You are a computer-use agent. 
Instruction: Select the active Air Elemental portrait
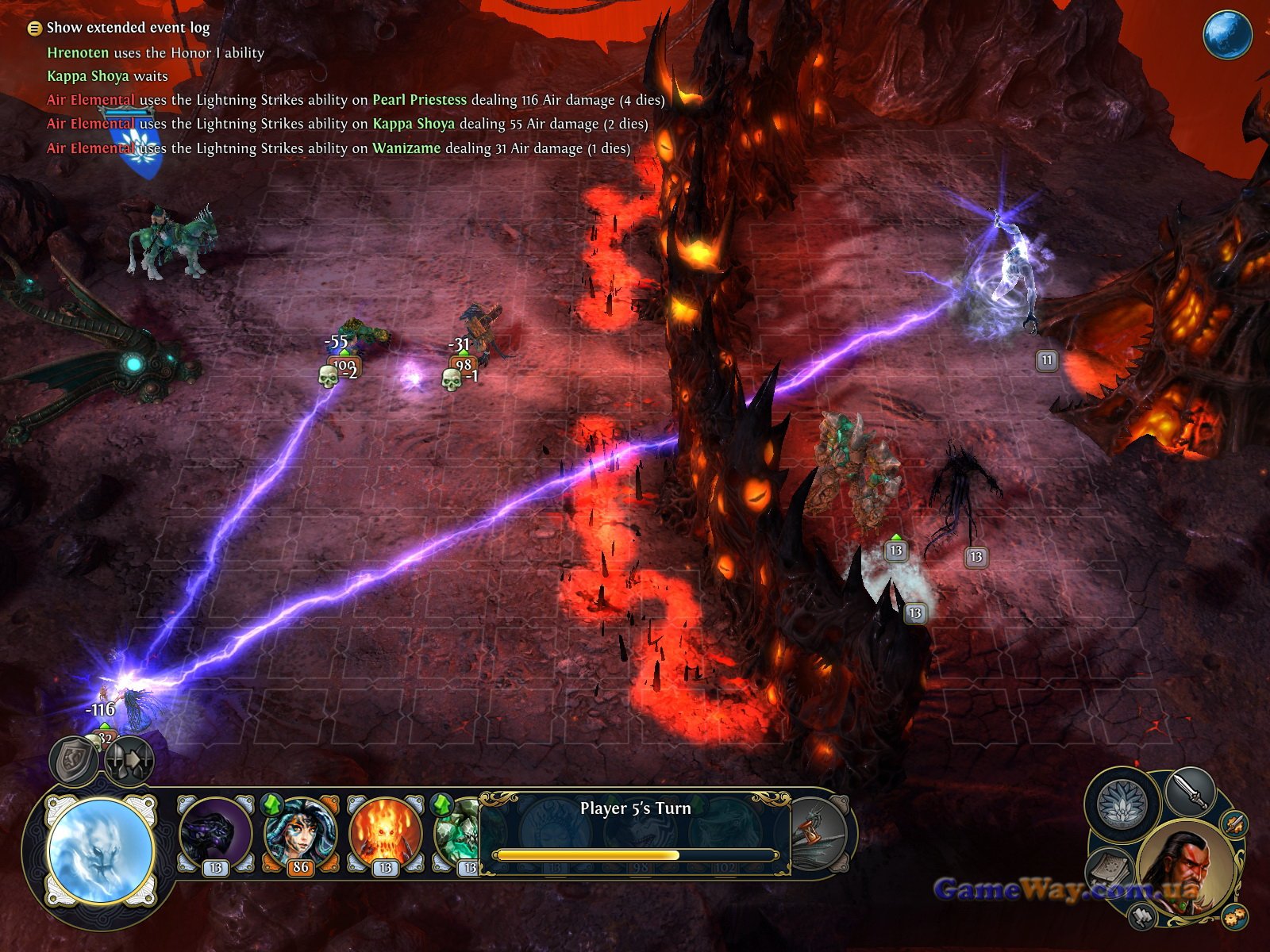pos(100,850)
